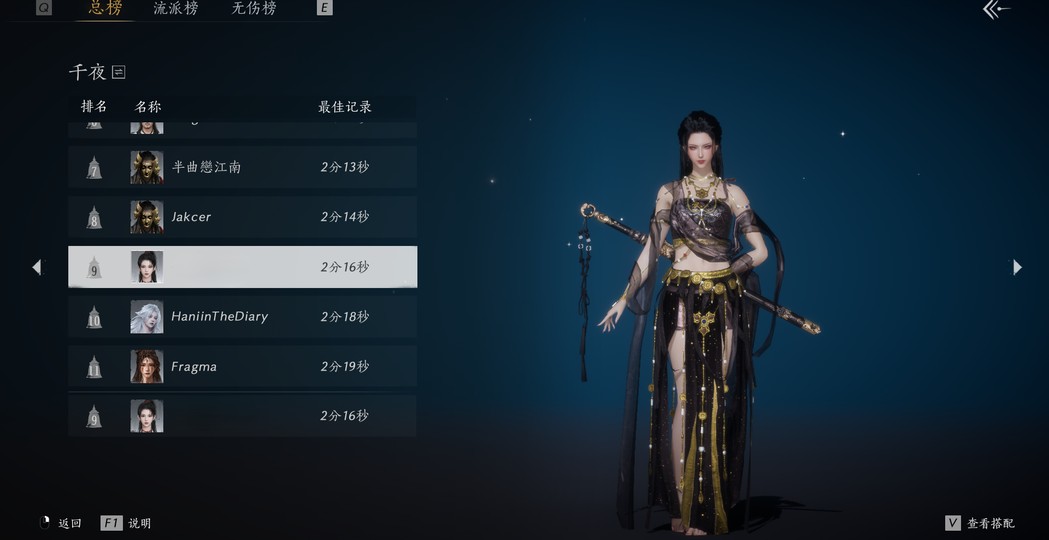Click the back arrow in top-right corner
The width and height of the screenshot is (1049, 540).
996,10
